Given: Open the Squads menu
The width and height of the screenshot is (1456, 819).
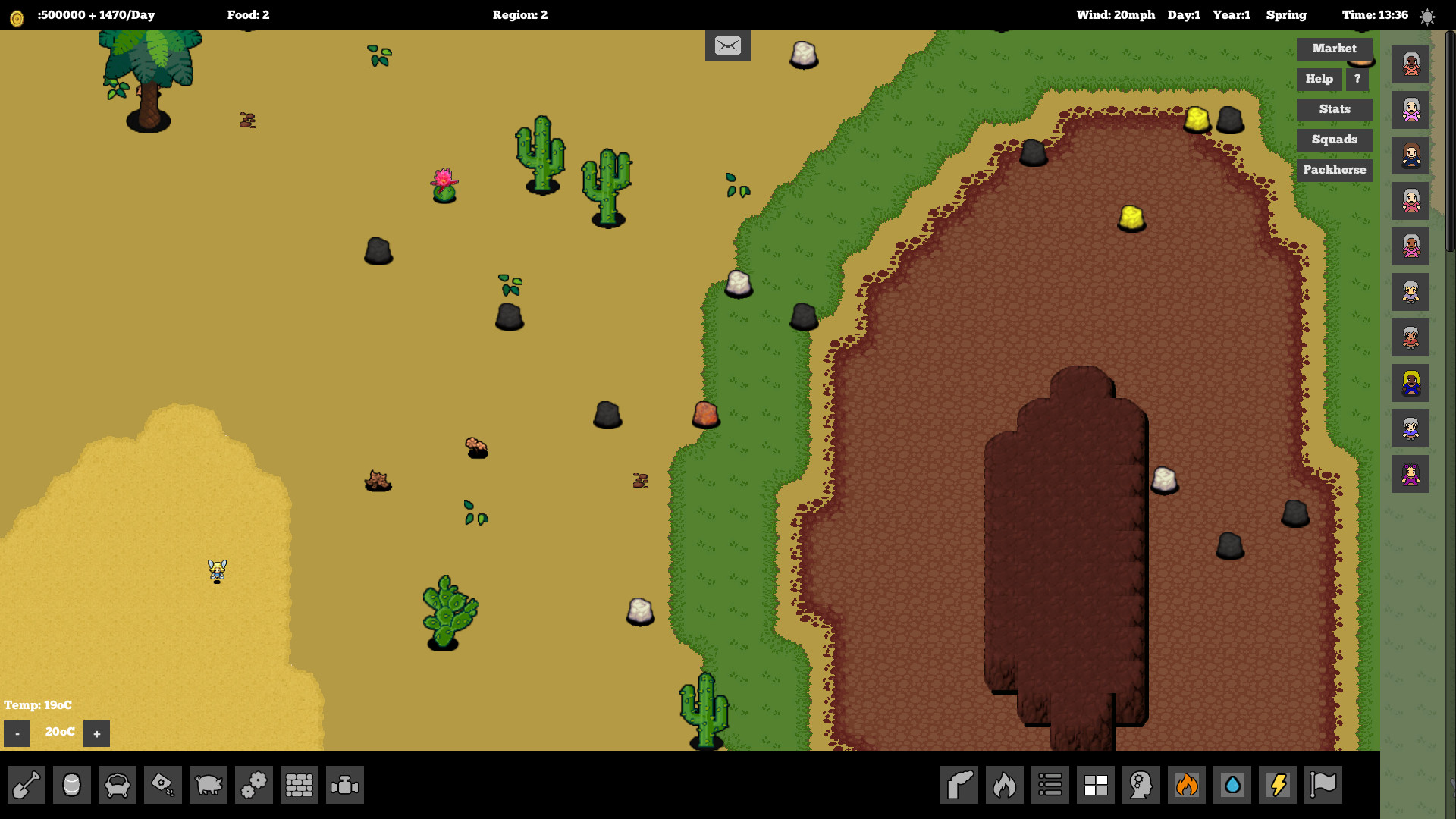Looking at the screenshot, I should click(1334, 140).
